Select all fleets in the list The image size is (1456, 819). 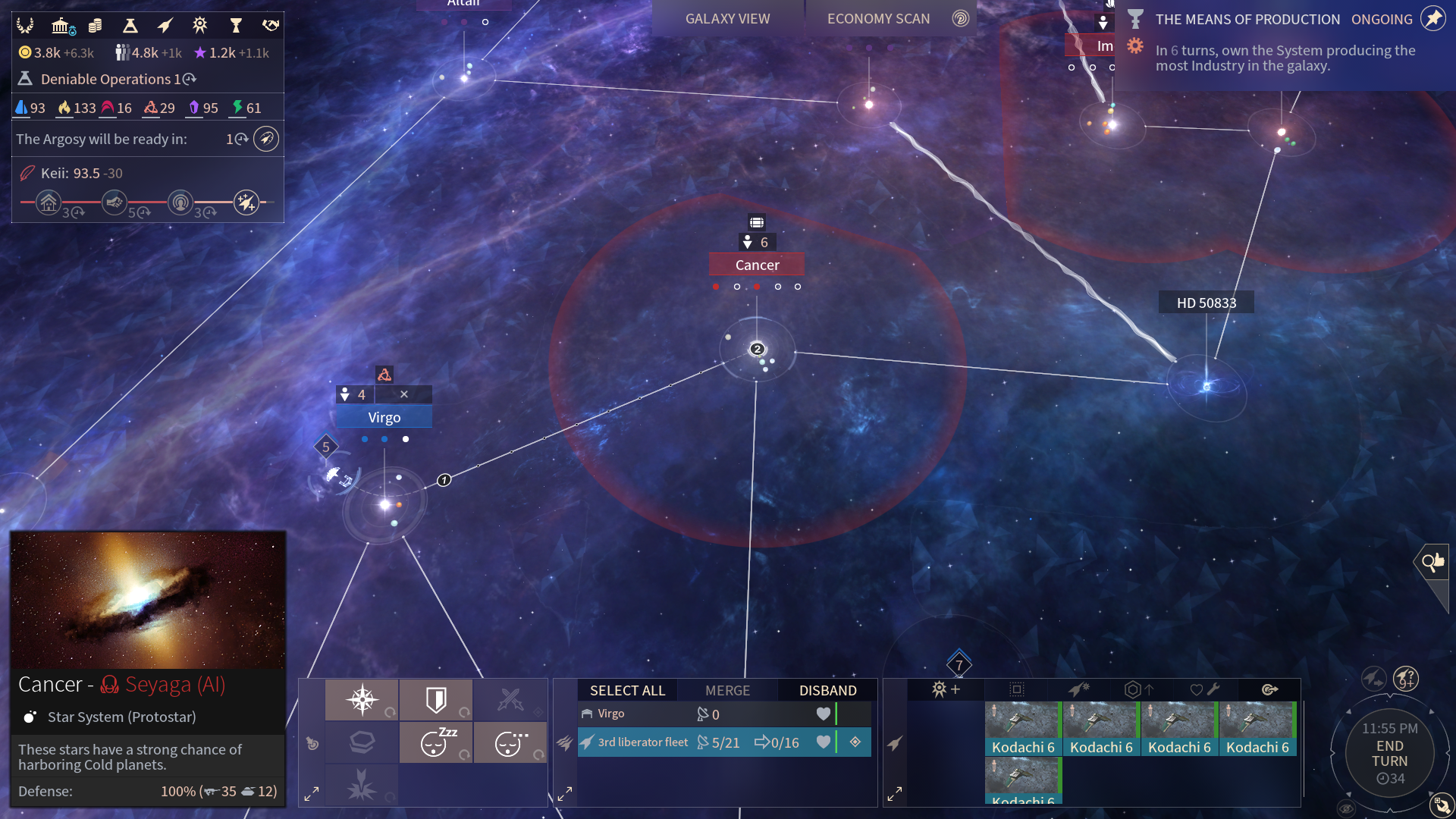[x=627, y=690]
